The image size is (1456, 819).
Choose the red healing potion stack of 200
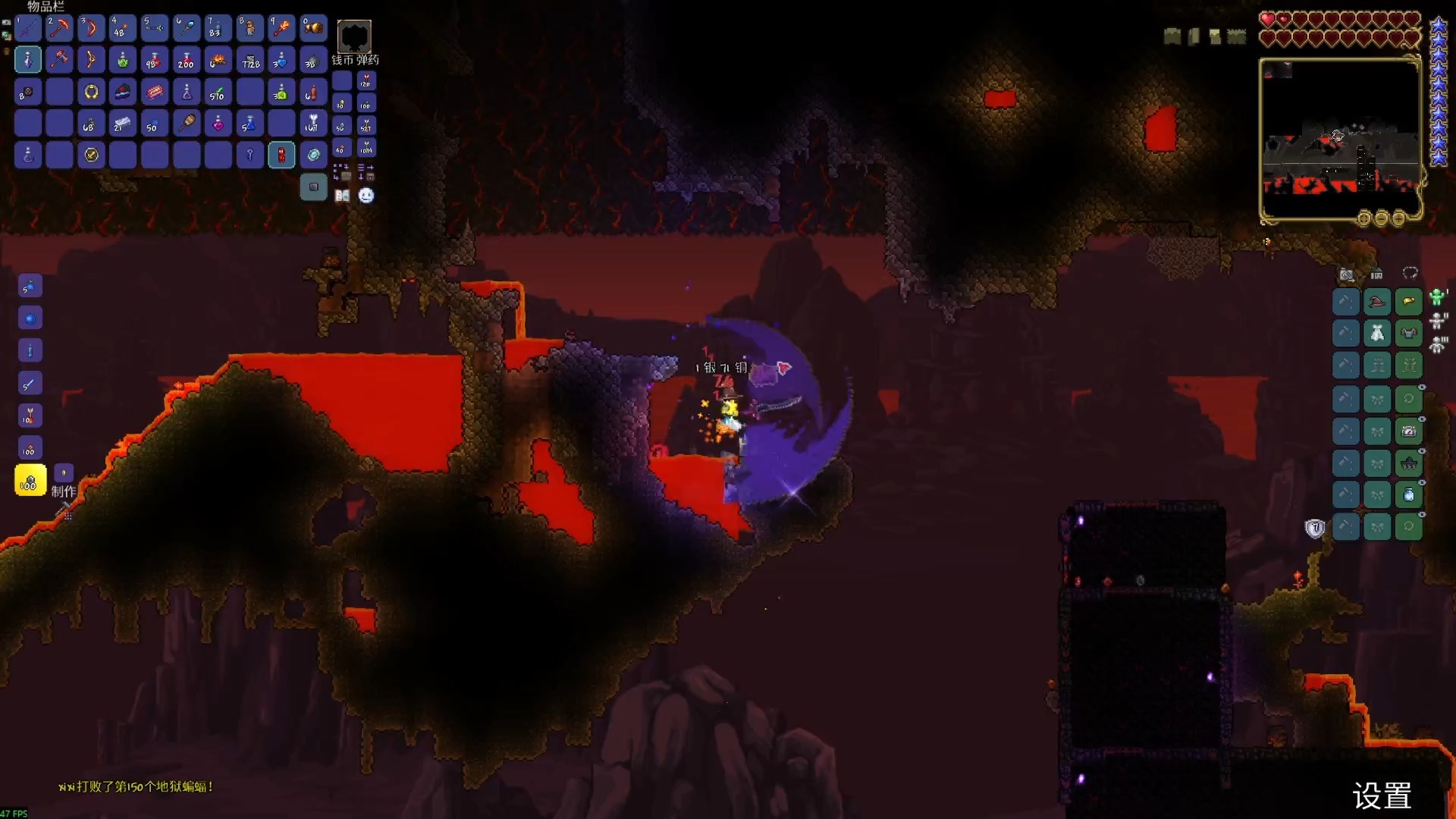(x=186, y=60)
